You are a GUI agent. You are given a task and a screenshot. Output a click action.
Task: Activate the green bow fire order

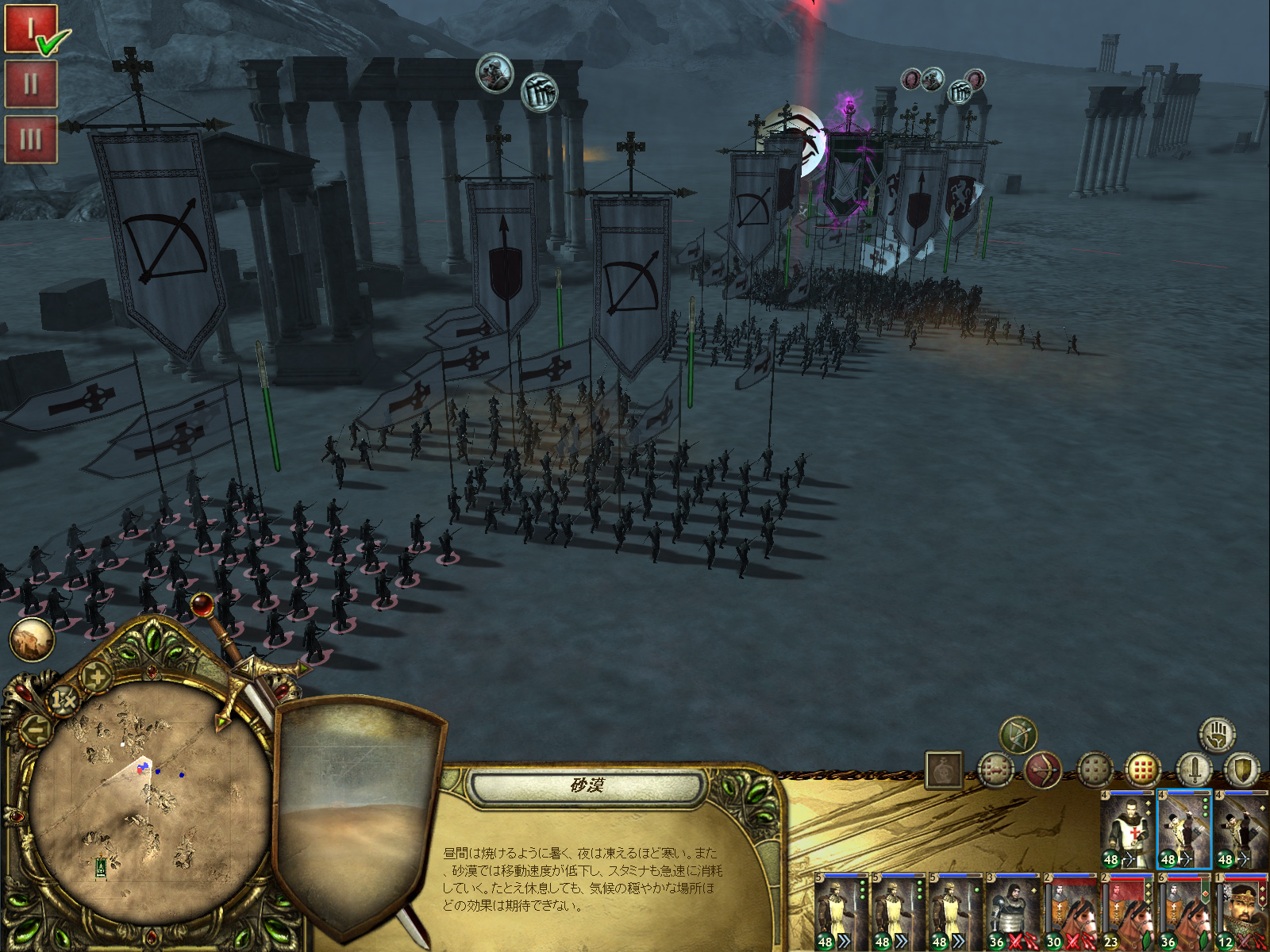coord(1018,735)
